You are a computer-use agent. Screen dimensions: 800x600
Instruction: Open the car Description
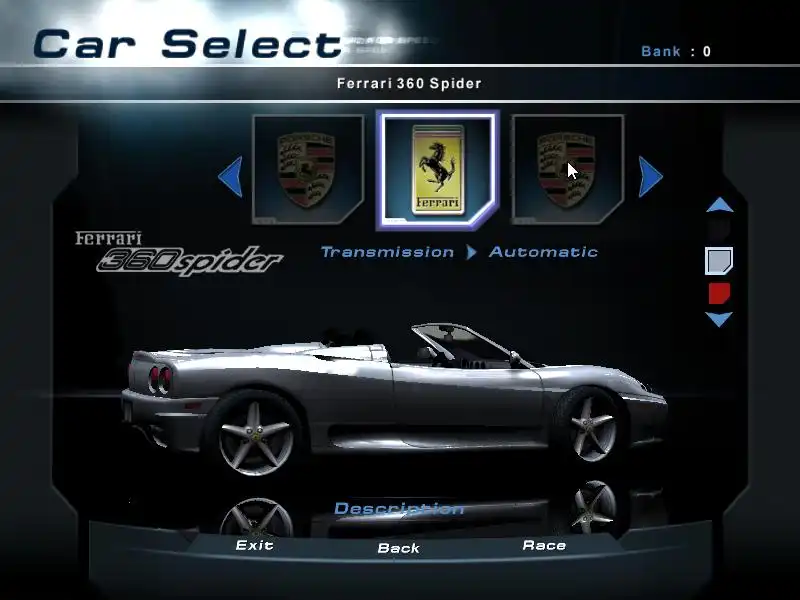398,509
